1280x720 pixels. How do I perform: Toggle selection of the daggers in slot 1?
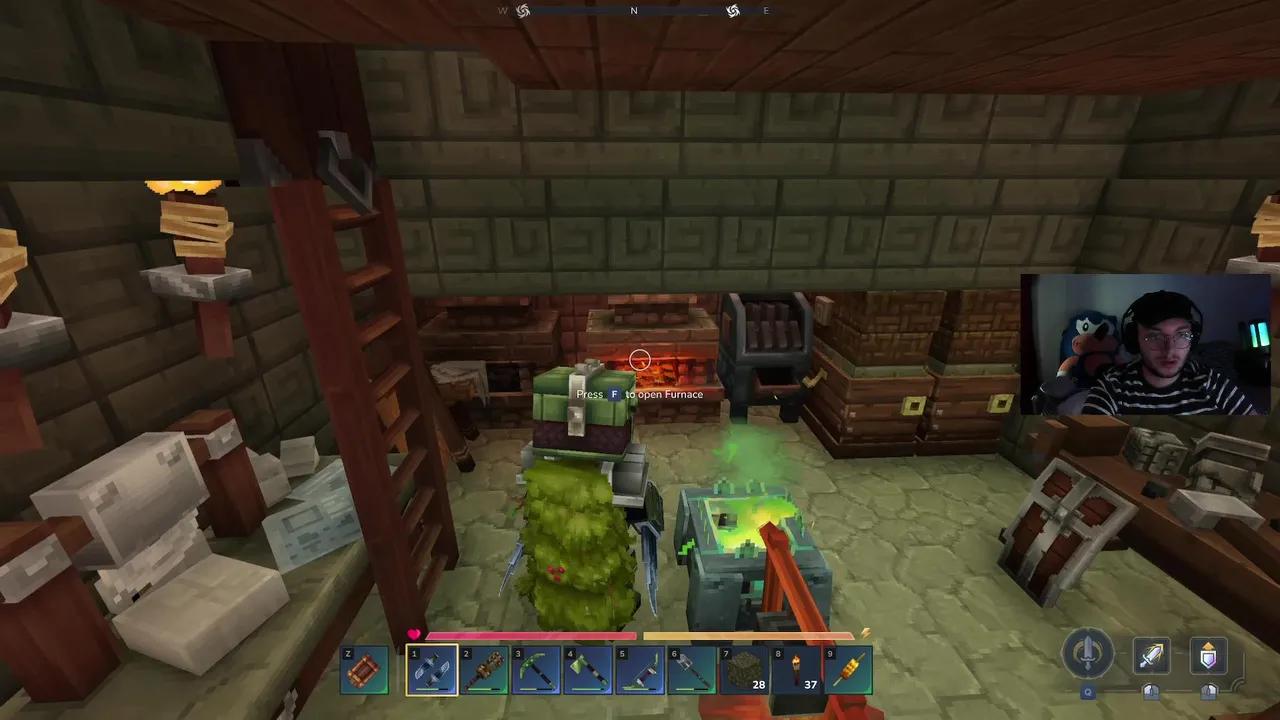(x=430, y=668)
